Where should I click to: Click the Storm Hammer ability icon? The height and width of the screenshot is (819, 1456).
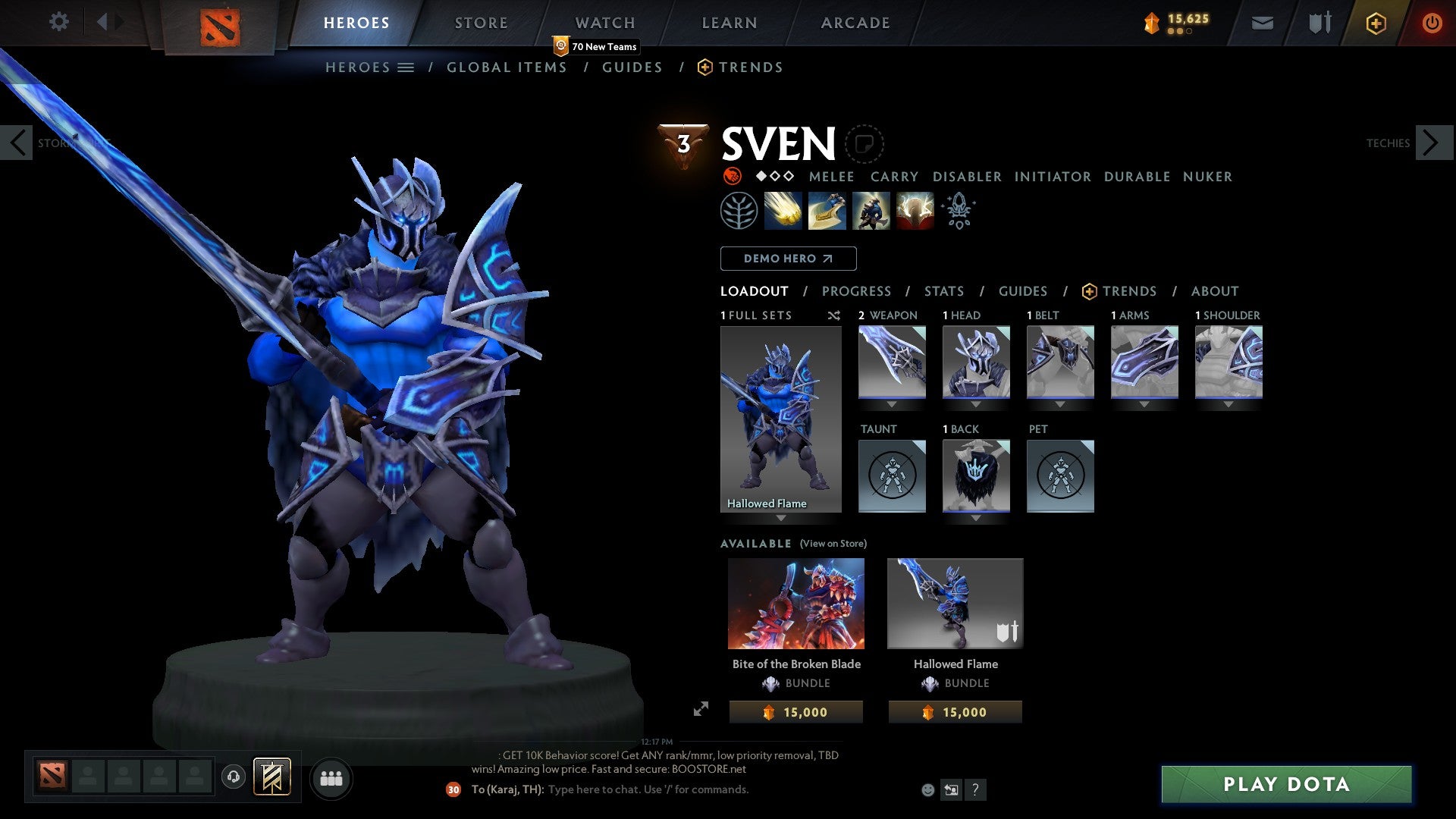(x=784, y=211)
